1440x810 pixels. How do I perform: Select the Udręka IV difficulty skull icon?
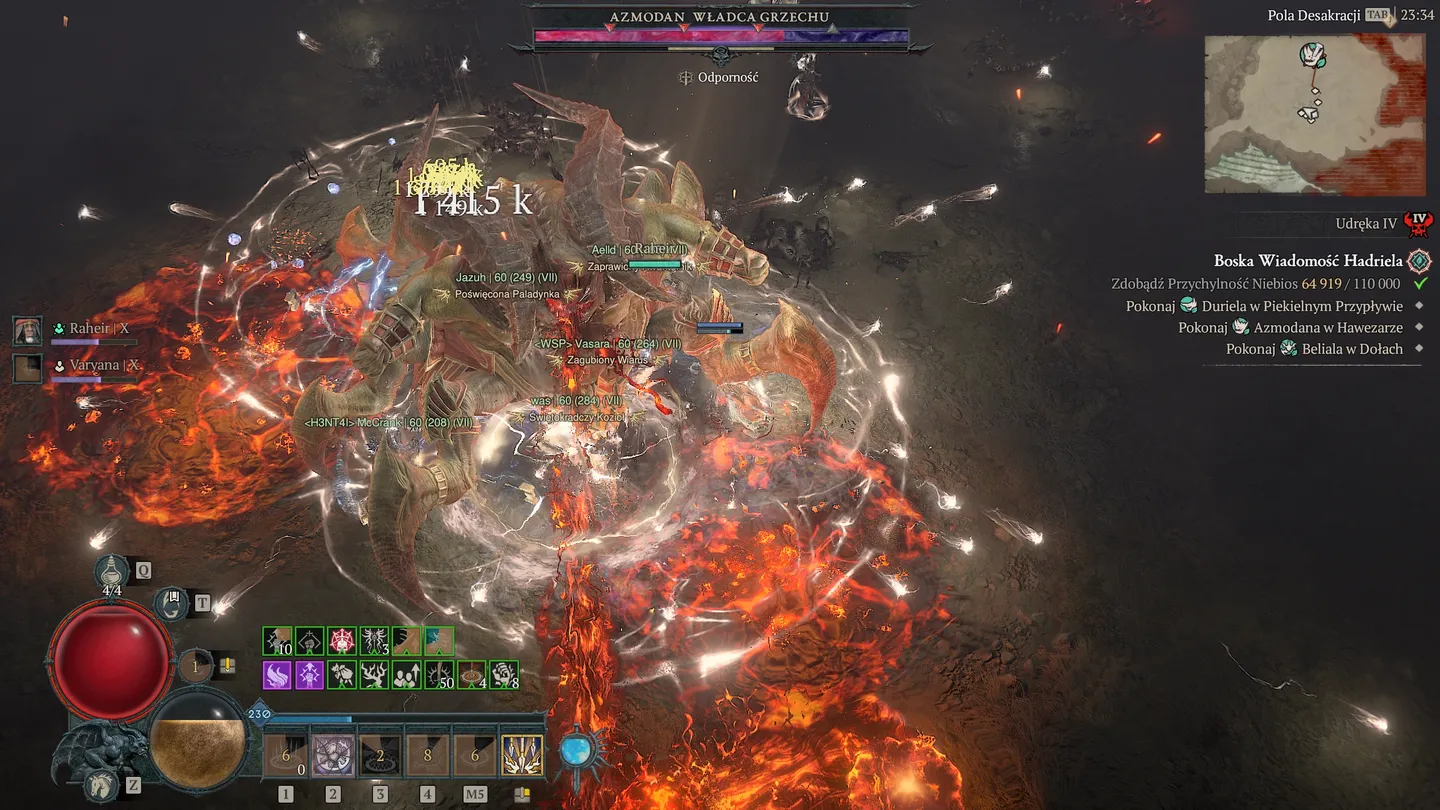tap(1417, 224)
